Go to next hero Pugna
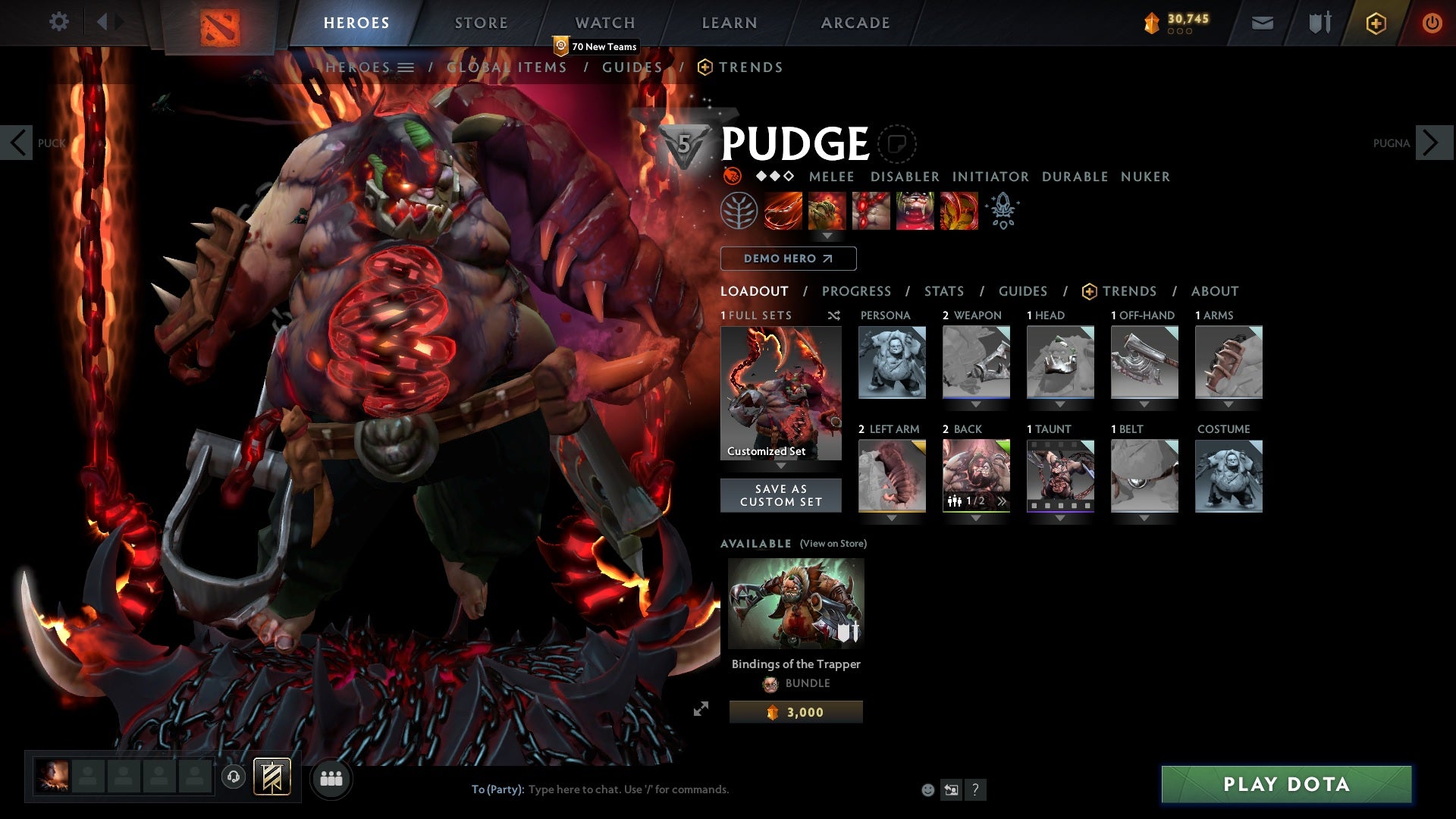The height and width of the screenshot is (819, 1456). click(1432, 143)
